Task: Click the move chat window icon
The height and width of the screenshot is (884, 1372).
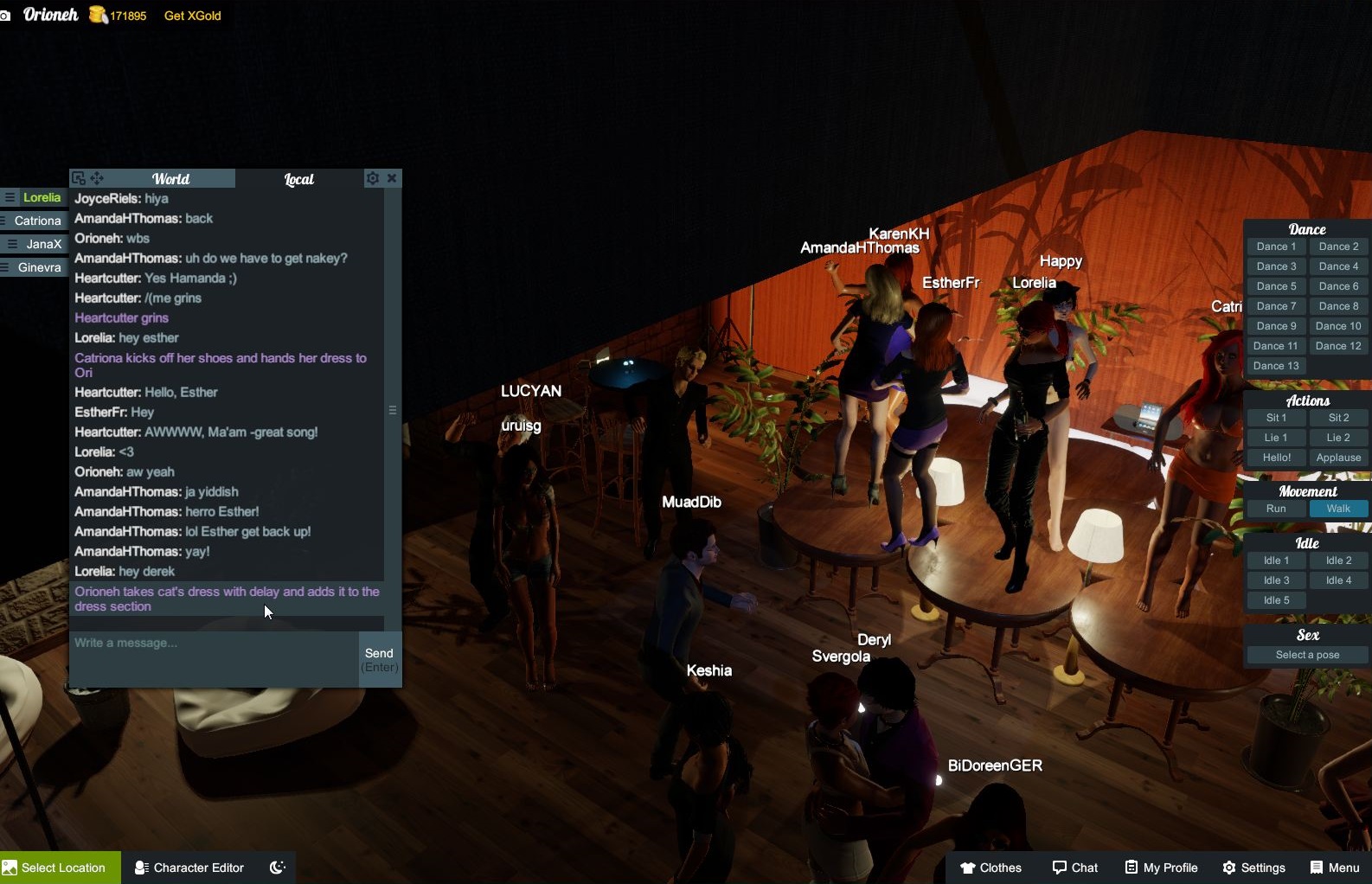Action: 97,177
